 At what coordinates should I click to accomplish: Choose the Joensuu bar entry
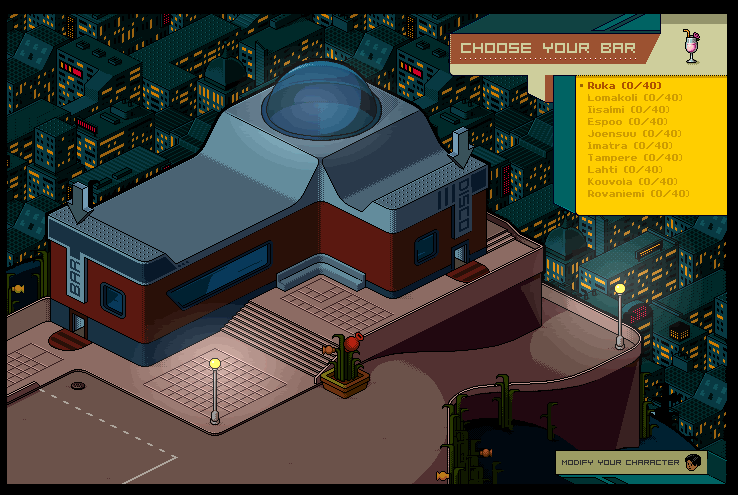[x=633, y=134]
